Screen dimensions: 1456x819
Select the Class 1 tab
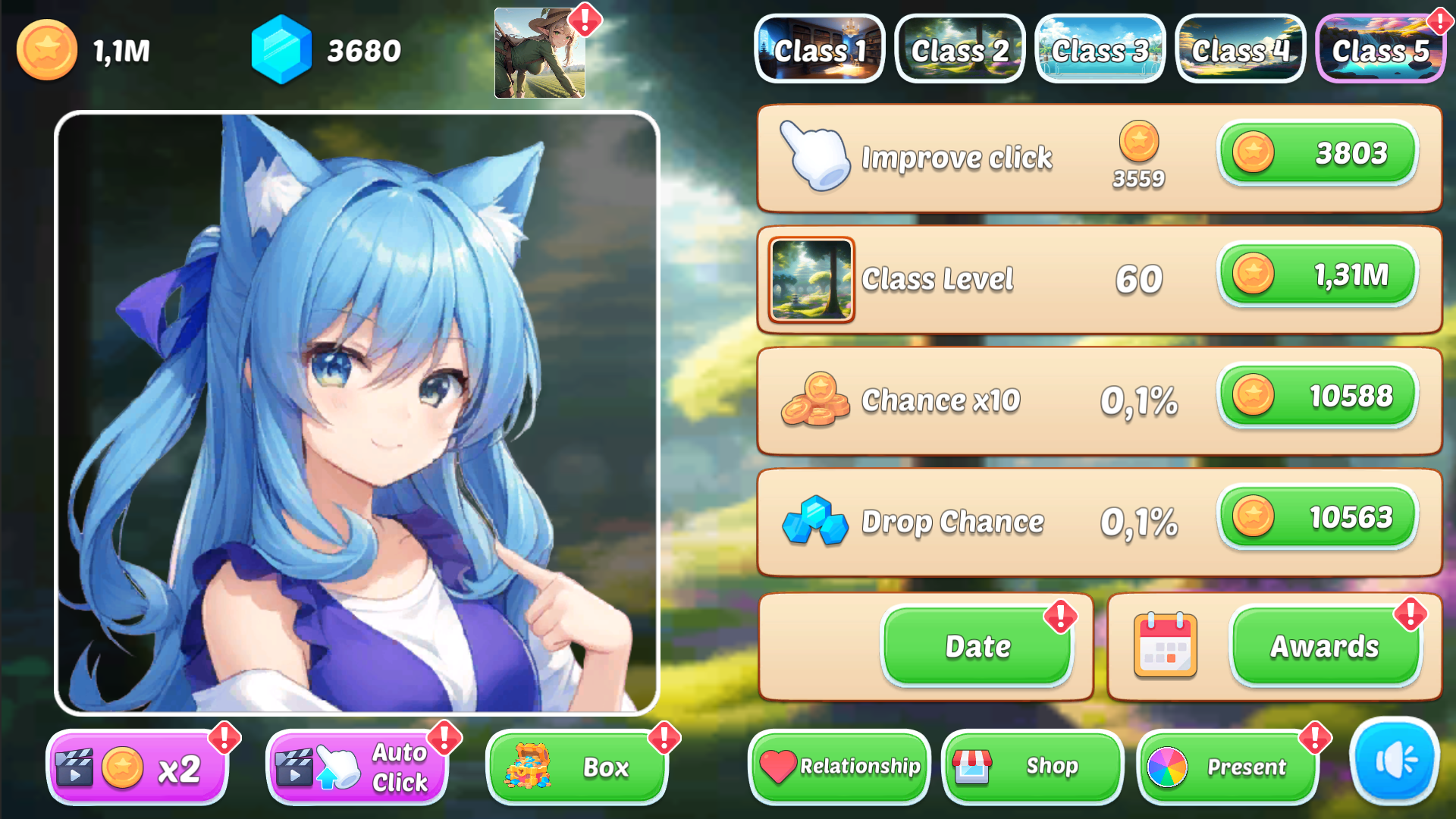[x=820, y=49]
